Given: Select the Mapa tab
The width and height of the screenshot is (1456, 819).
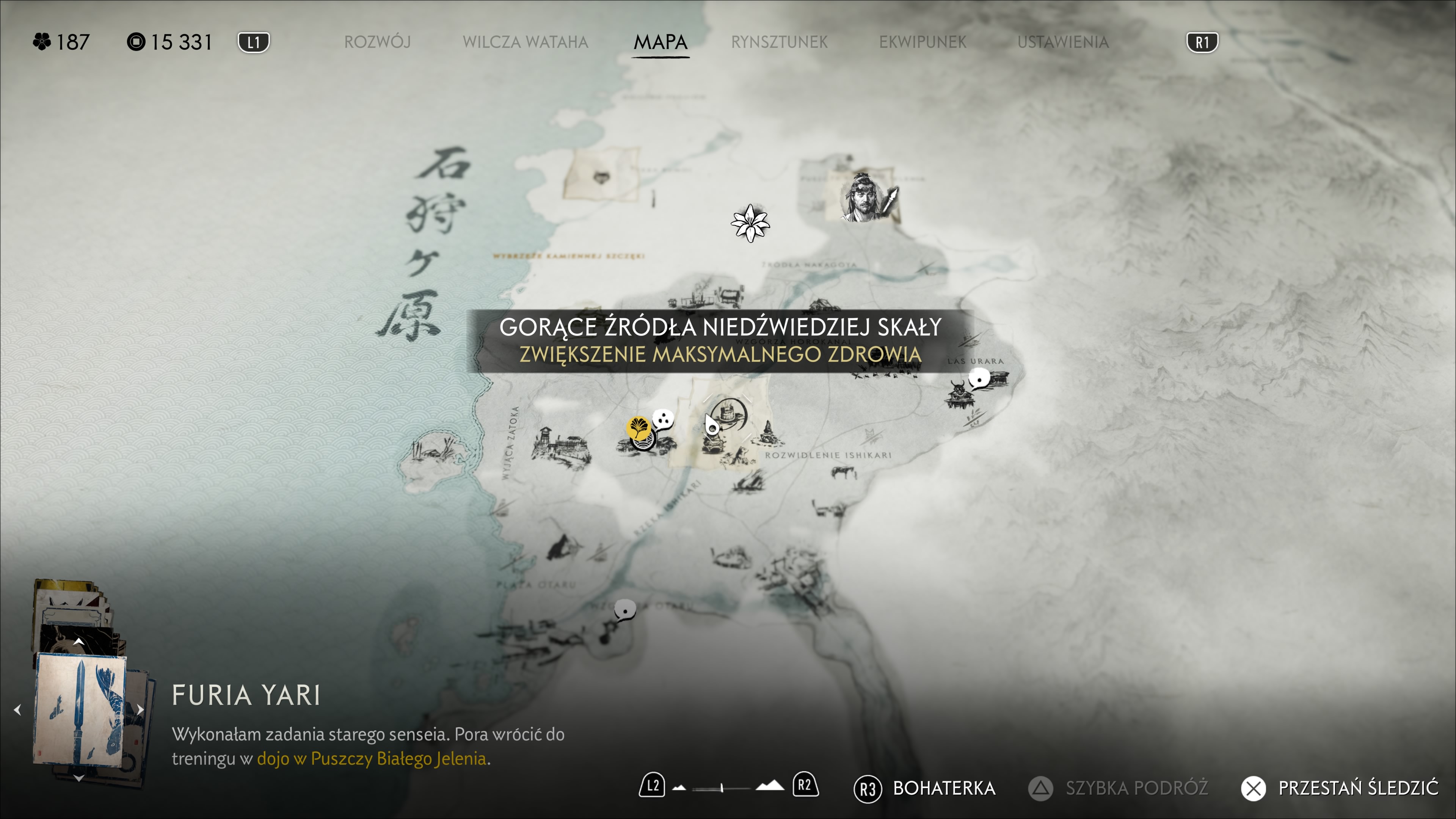Looking at the screenshot, I should pos(660,42).
